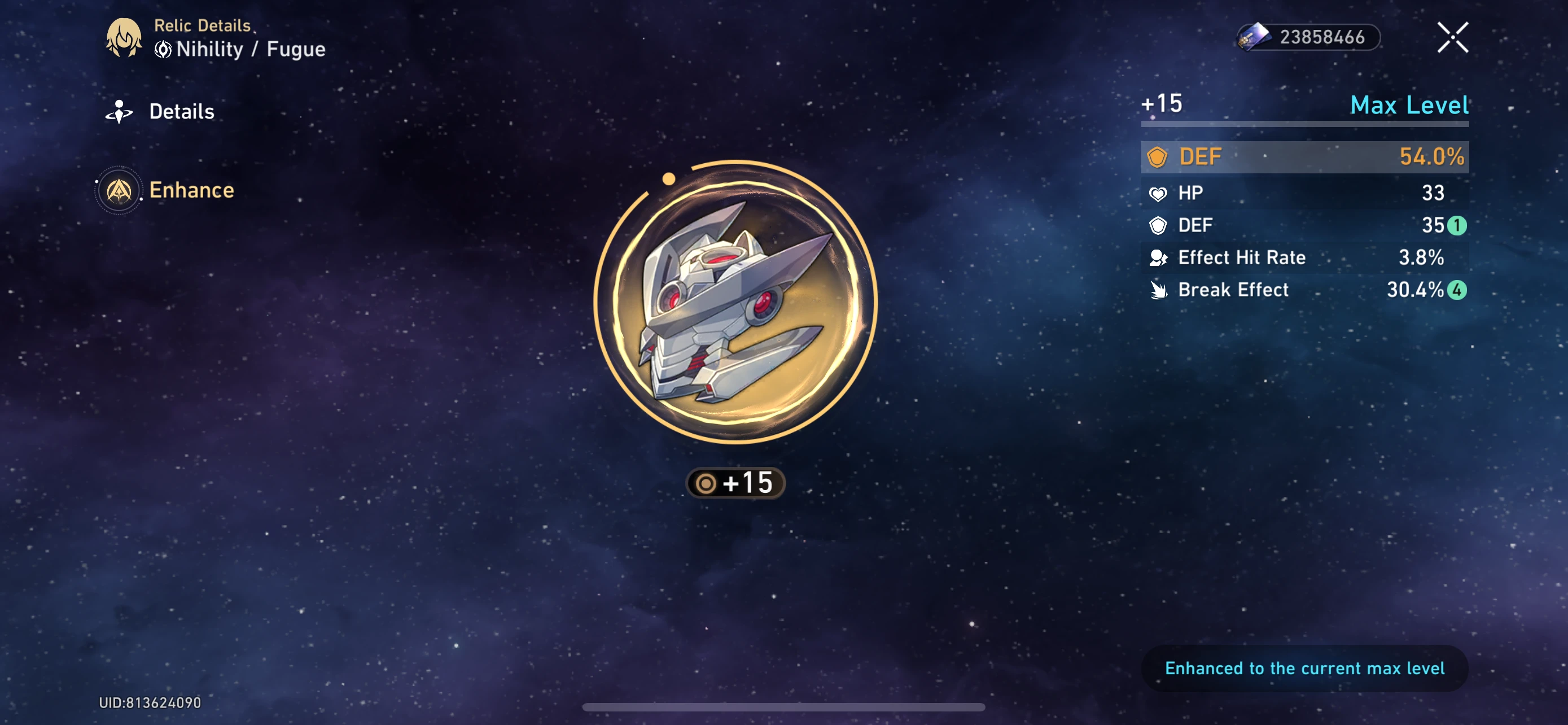Click the page scrollbar at screen bottom
The width and height of the screenshot is (1568, 725).
click(x=784, y=707)
